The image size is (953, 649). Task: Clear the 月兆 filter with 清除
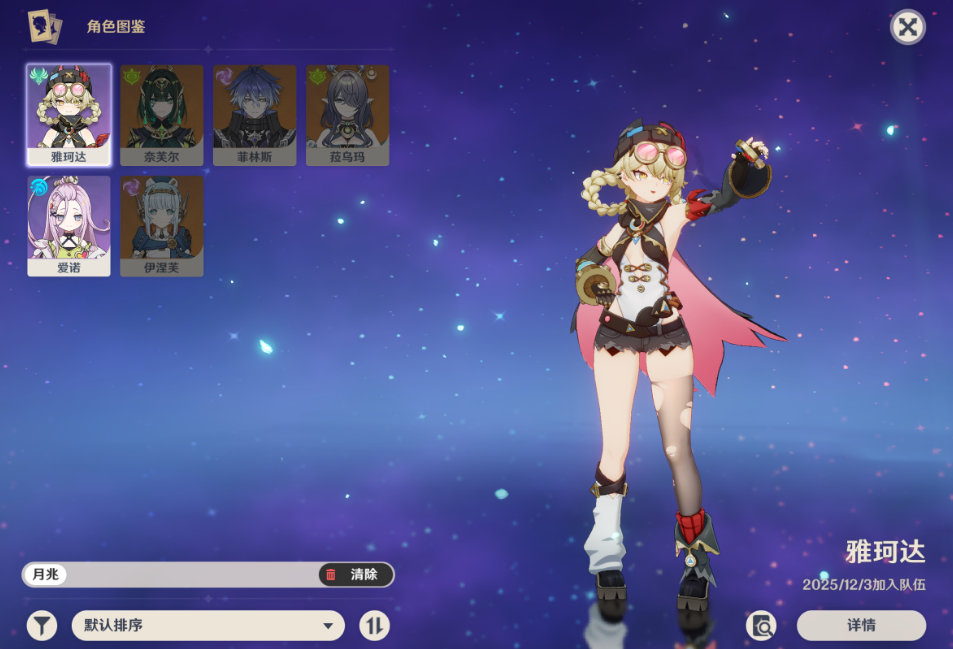click(x=355, y=574)
